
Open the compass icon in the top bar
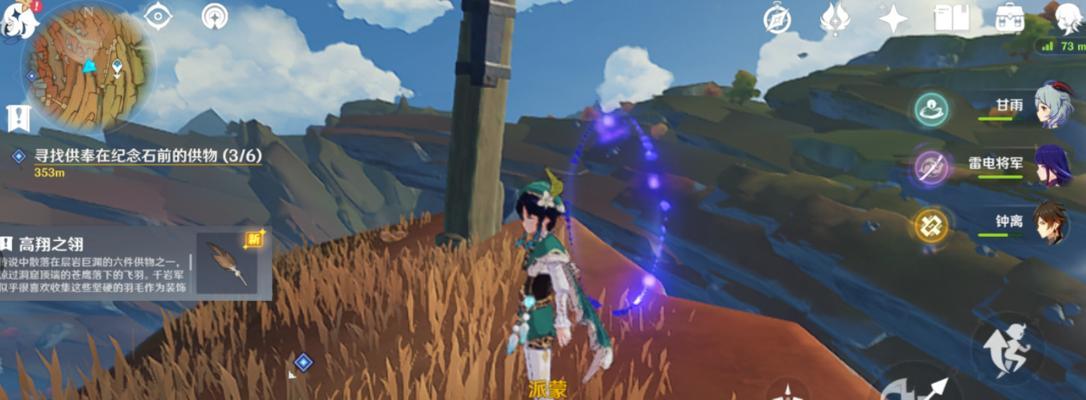777,17
